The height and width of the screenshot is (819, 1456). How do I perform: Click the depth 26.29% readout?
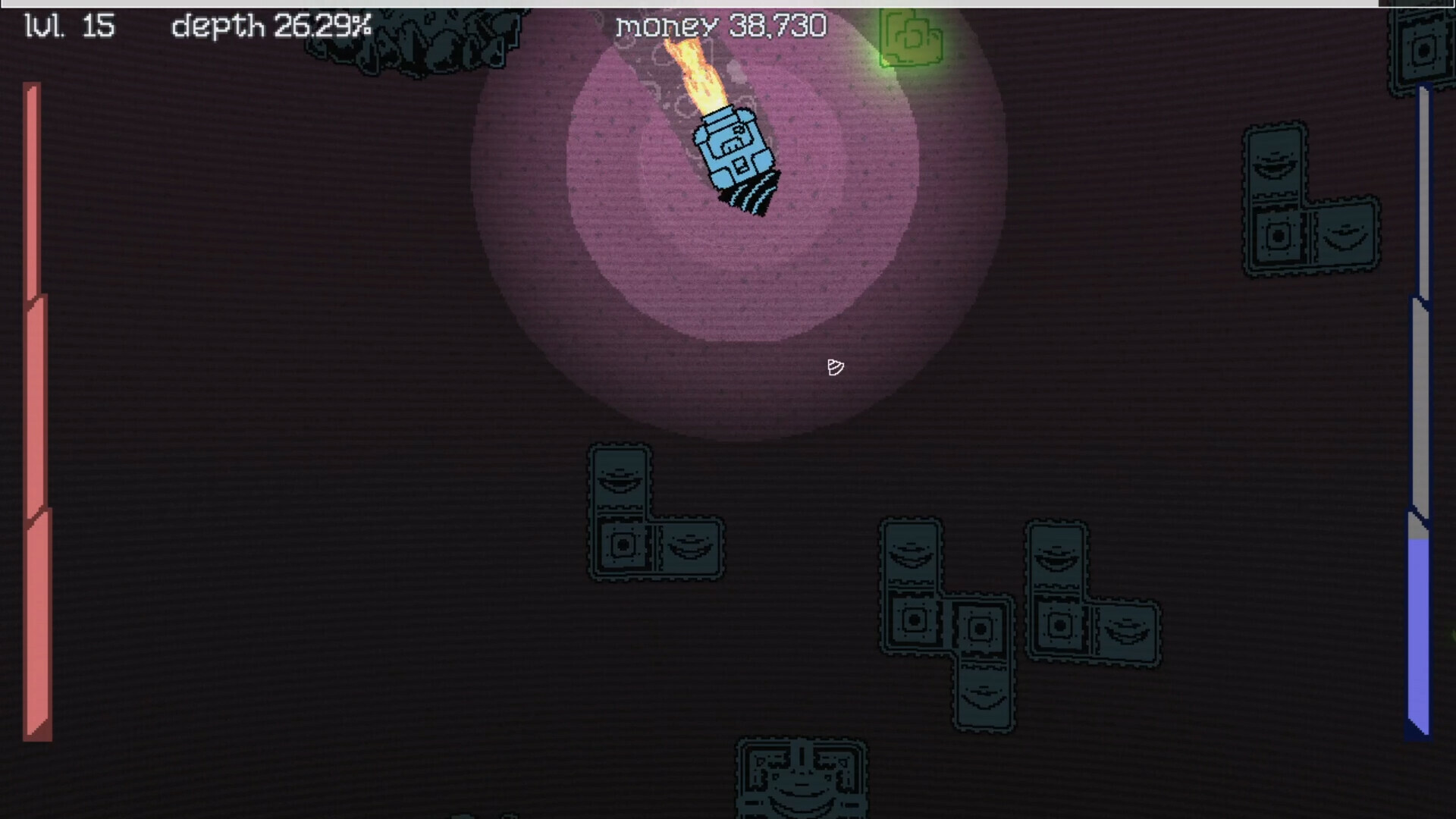click(x=269, y=27)
